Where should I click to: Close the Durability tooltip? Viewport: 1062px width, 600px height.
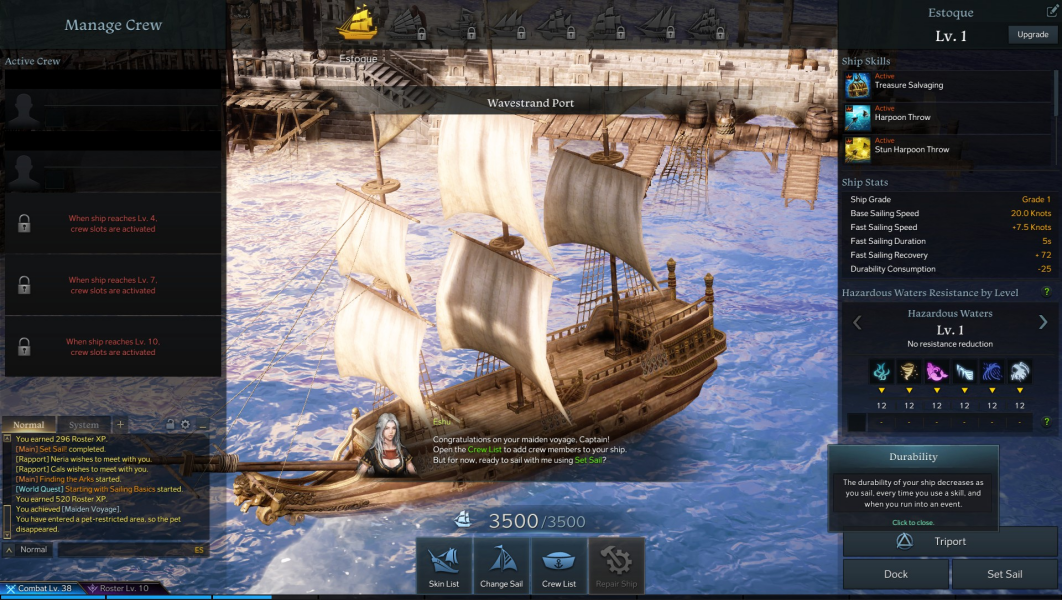point(913,523)
